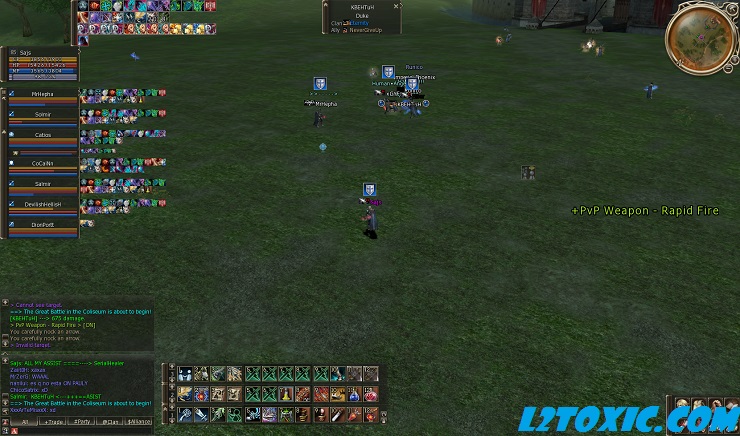Show the @Clan chat tab
The width and height of the screenshot is (740, 436).
pyautogui.click(x=111, y=422)
